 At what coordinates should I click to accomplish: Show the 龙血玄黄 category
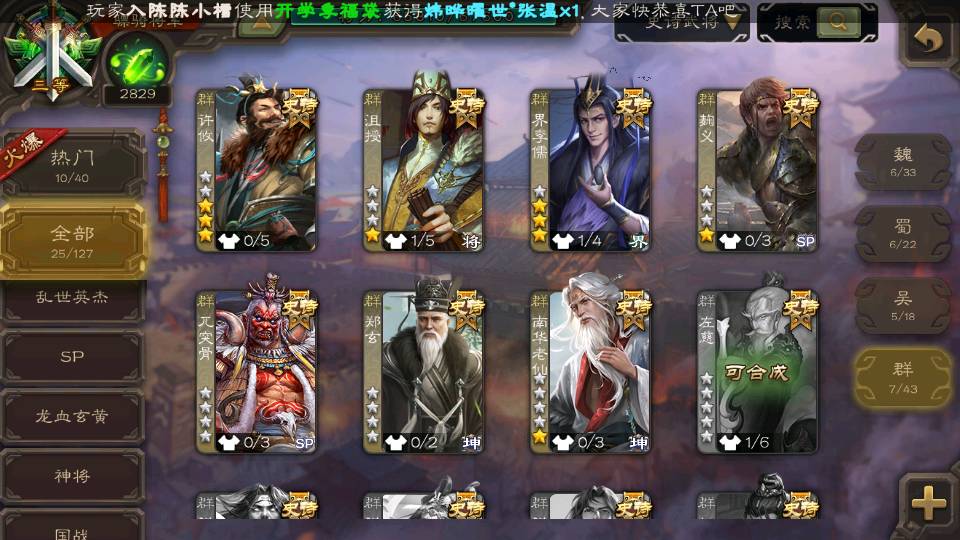[72, 416]
